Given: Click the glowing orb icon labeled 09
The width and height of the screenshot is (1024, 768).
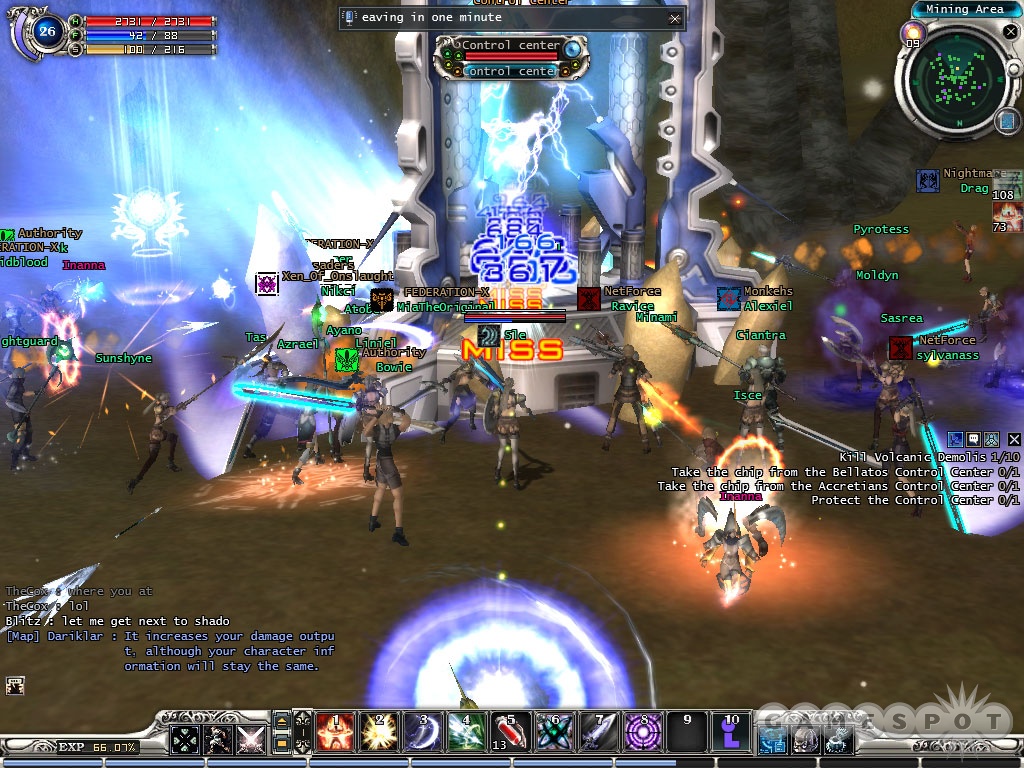Looking at the screenshot, I should pyautogui.click(x=913, y=32).
